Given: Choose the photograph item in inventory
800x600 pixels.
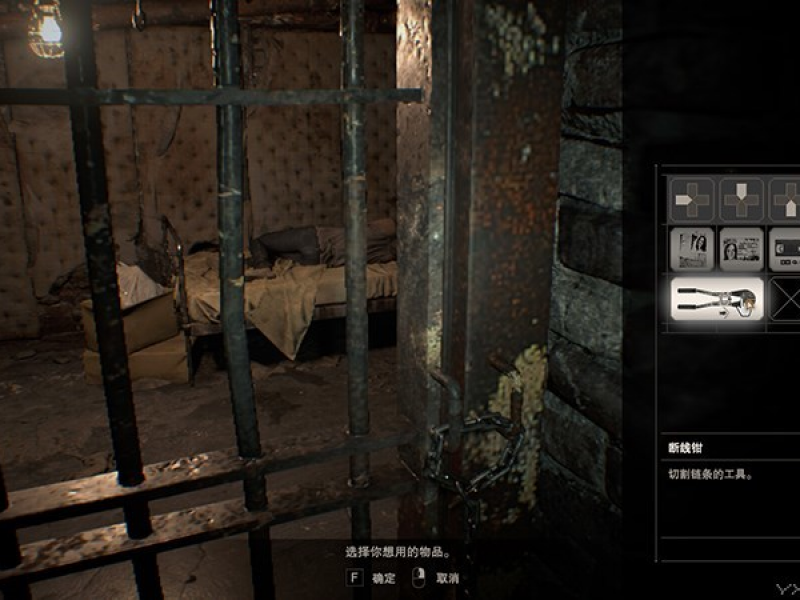Looking at the screenshot, I should pos(691,249).
